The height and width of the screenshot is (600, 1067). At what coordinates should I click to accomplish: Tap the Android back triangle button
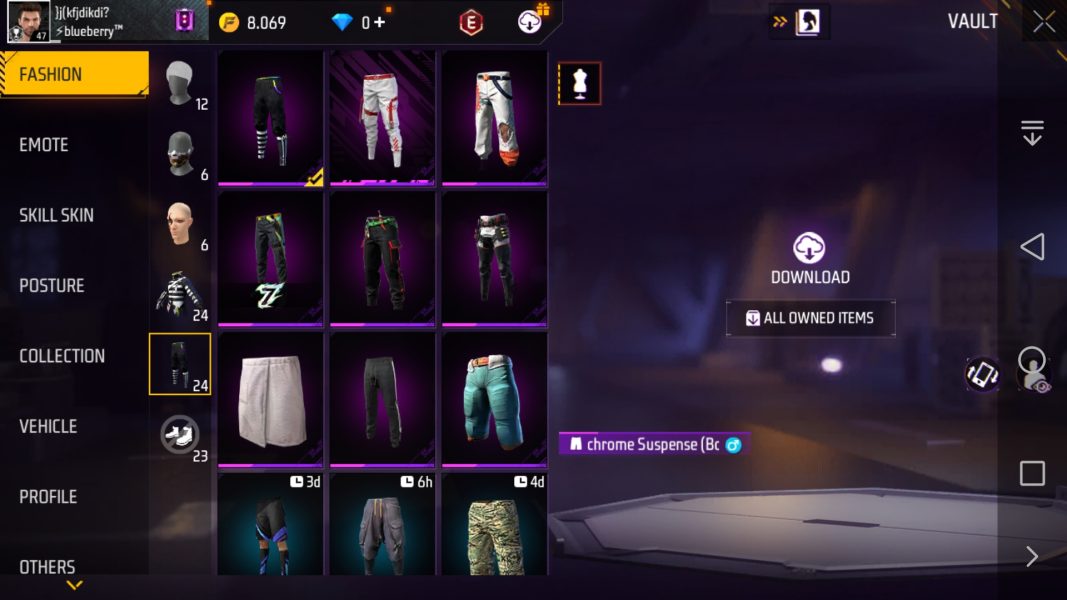[x=1032, y=247]
